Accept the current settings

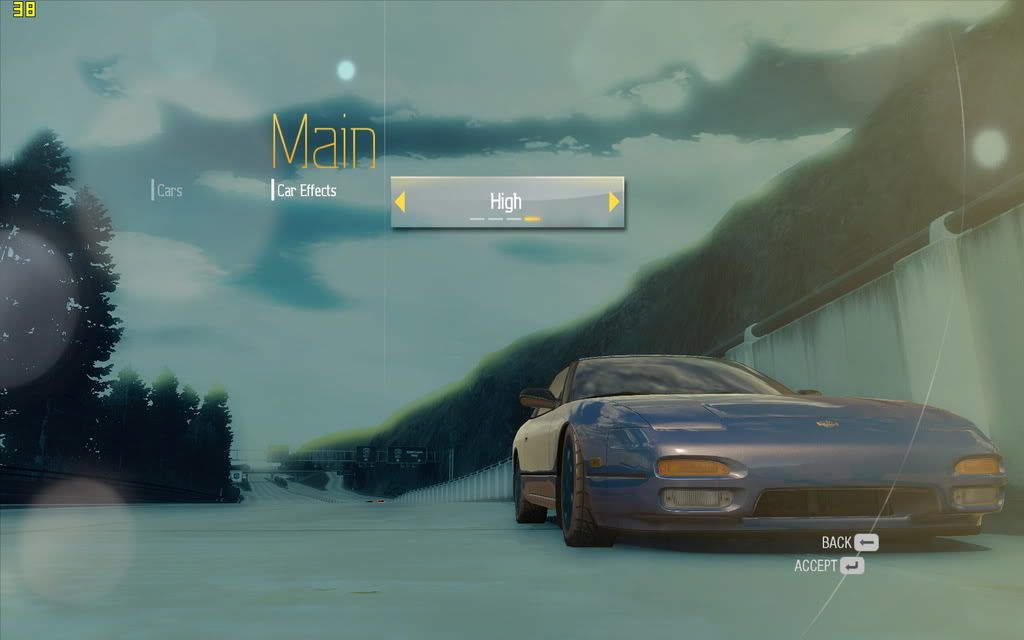(x=829, y=566)
